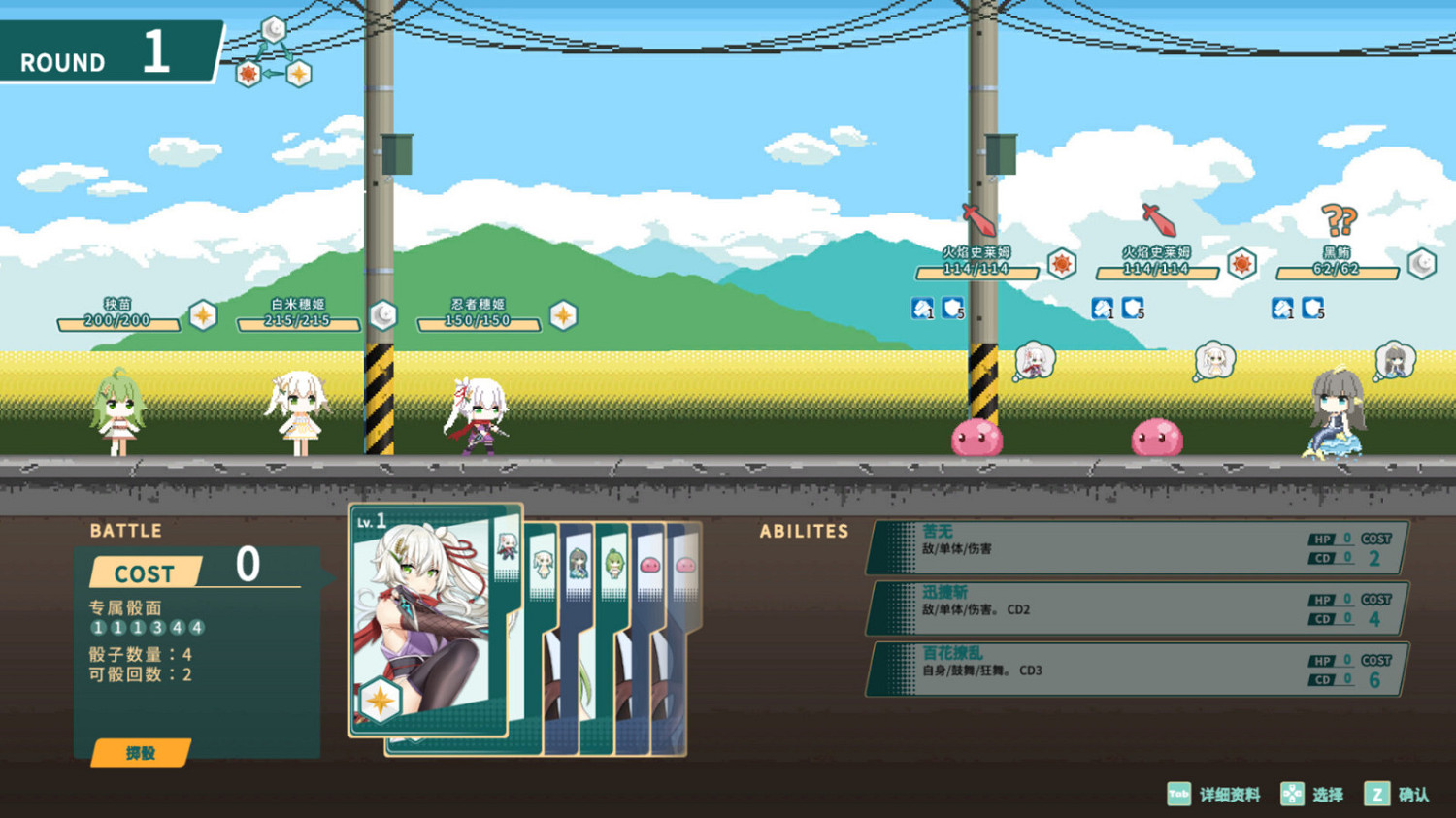Click the sun element hexagon beside 秧苗
Image resolution: width=1456 pixels, height=818 pixels.
coord(203,314)
